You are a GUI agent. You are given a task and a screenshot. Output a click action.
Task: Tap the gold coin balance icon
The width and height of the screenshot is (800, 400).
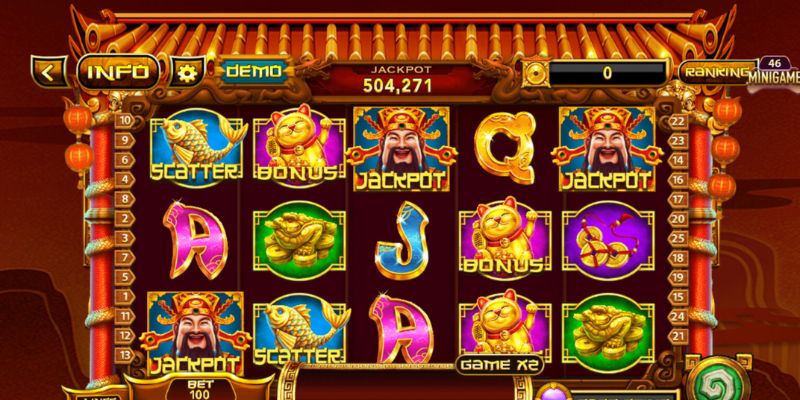click(x=533, y=72)
